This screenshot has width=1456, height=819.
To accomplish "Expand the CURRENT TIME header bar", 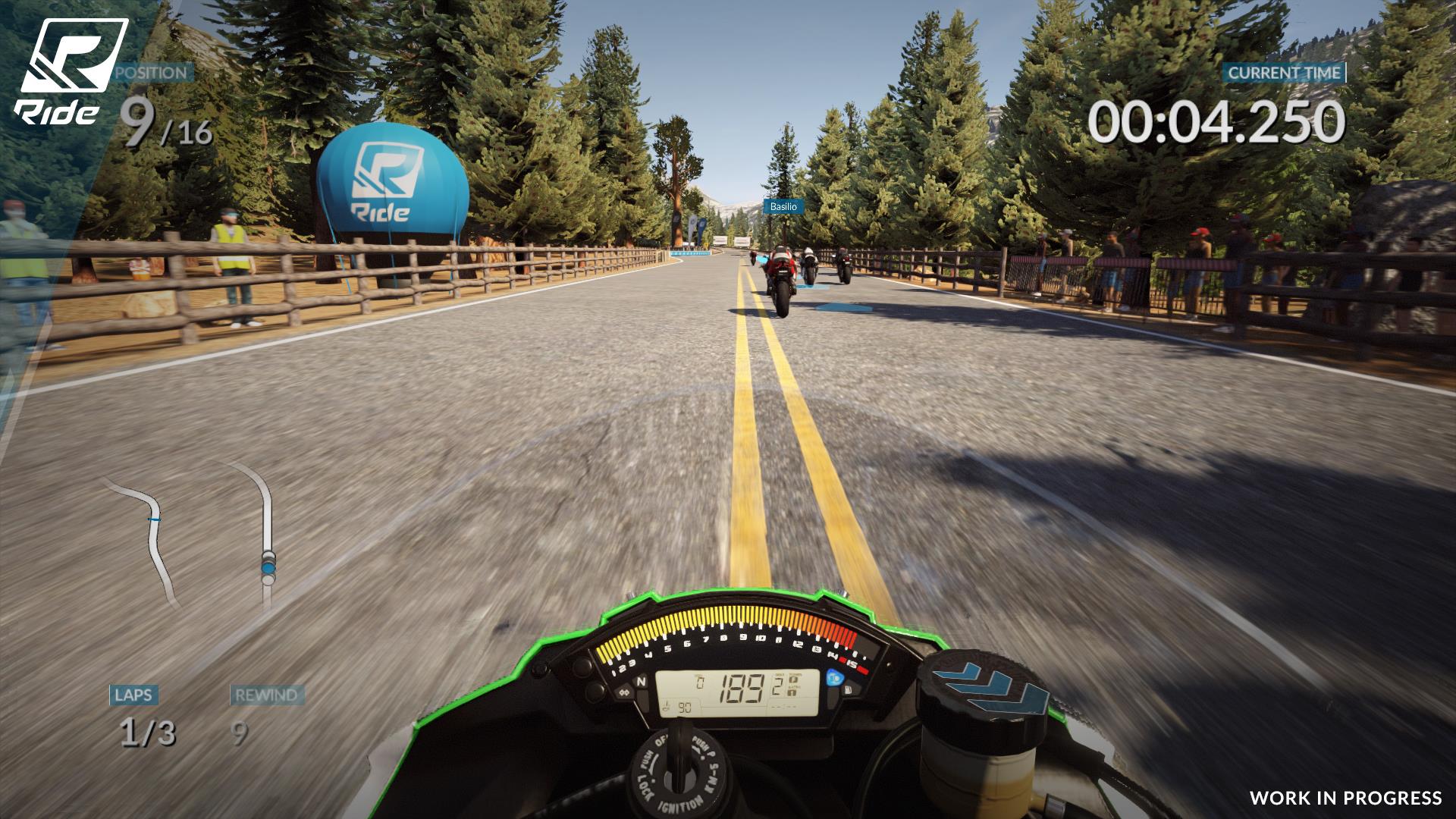I will [1285, 74].
